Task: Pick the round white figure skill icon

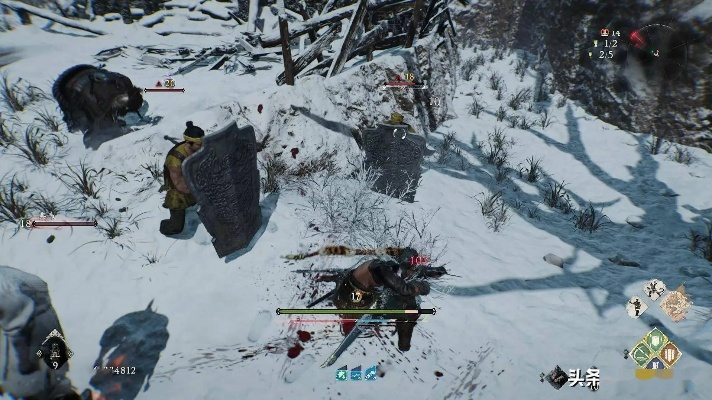Action: [655, 289]
